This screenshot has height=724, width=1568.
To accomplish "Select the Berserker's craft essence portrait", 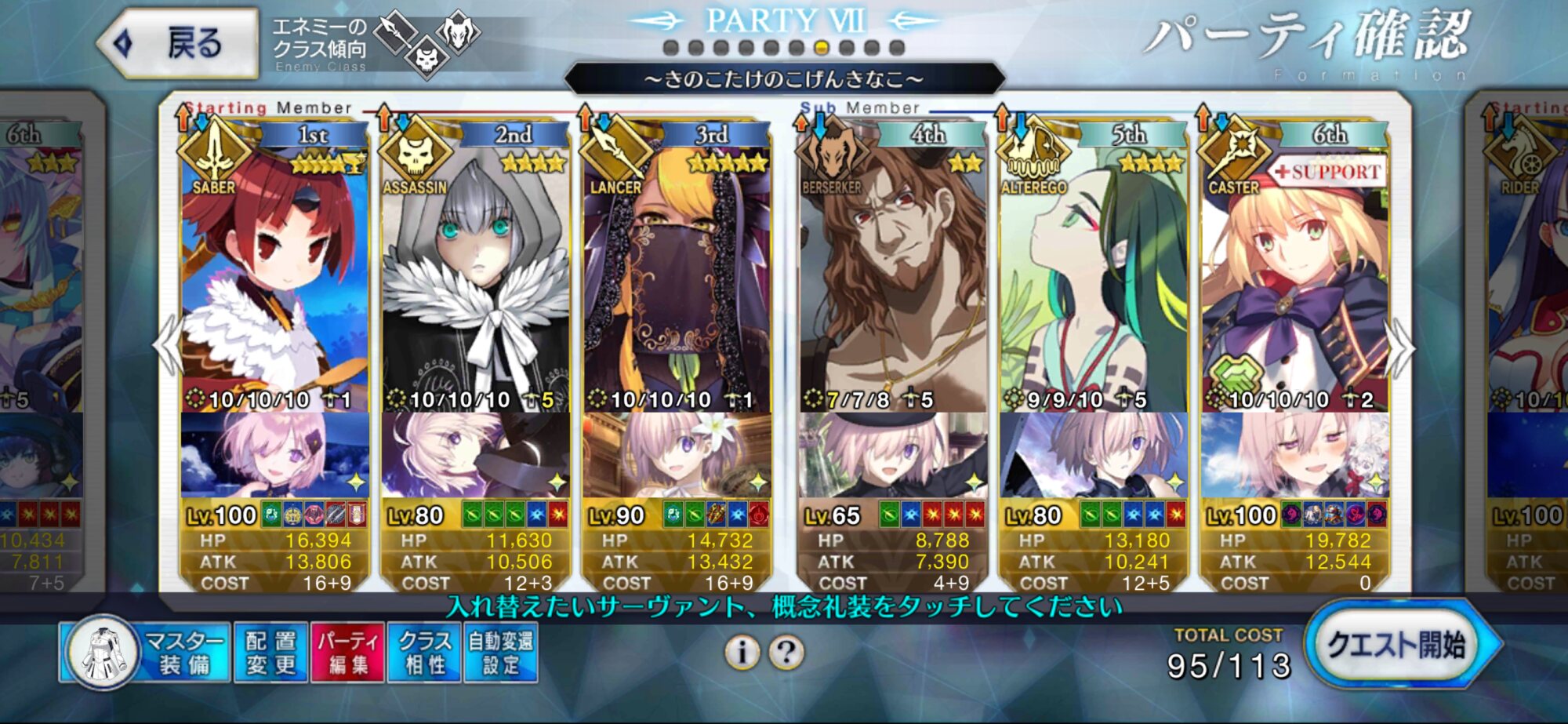I will [x=892, y=455].
